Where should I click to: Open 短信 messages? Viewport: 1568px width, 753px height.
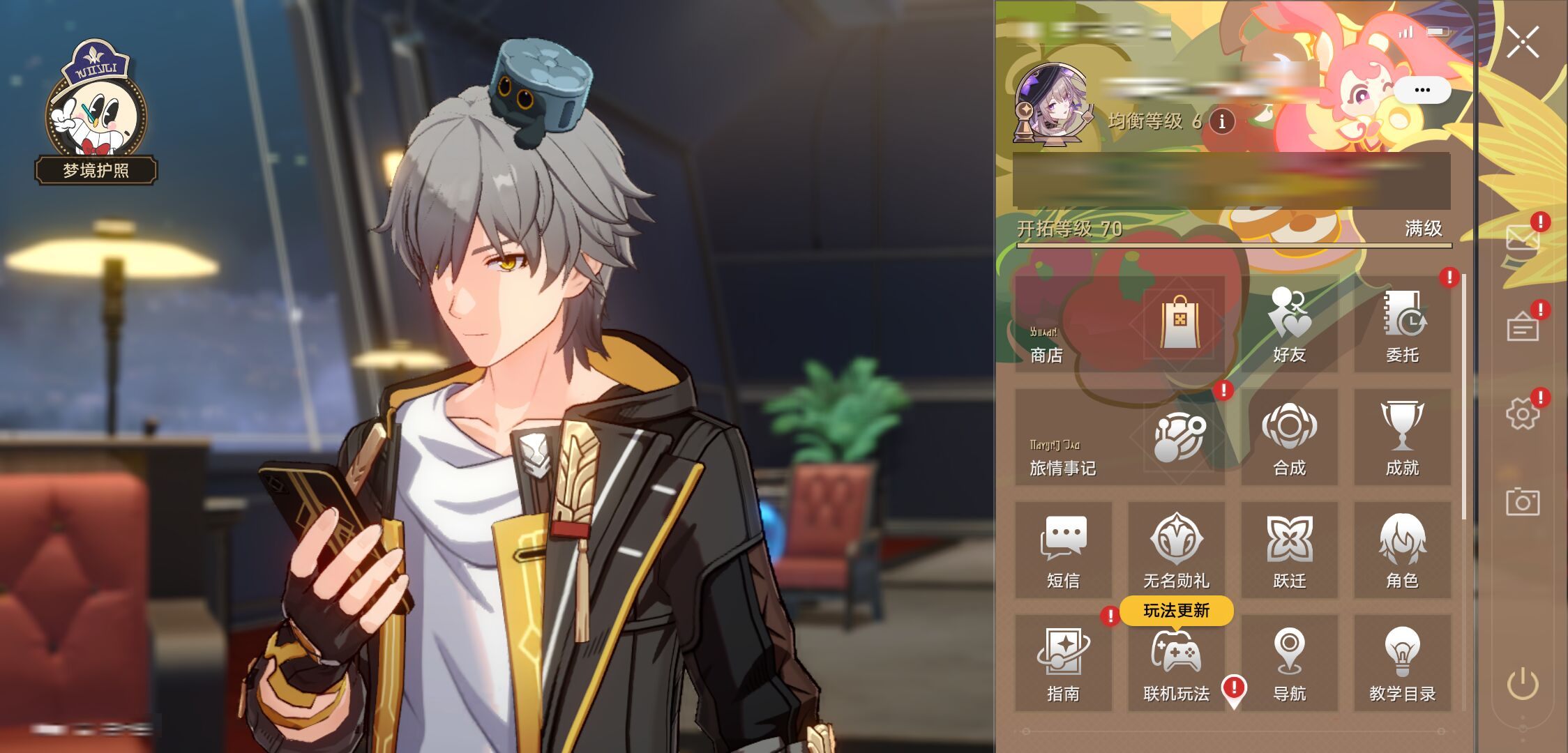click(x=1063, y=550)
